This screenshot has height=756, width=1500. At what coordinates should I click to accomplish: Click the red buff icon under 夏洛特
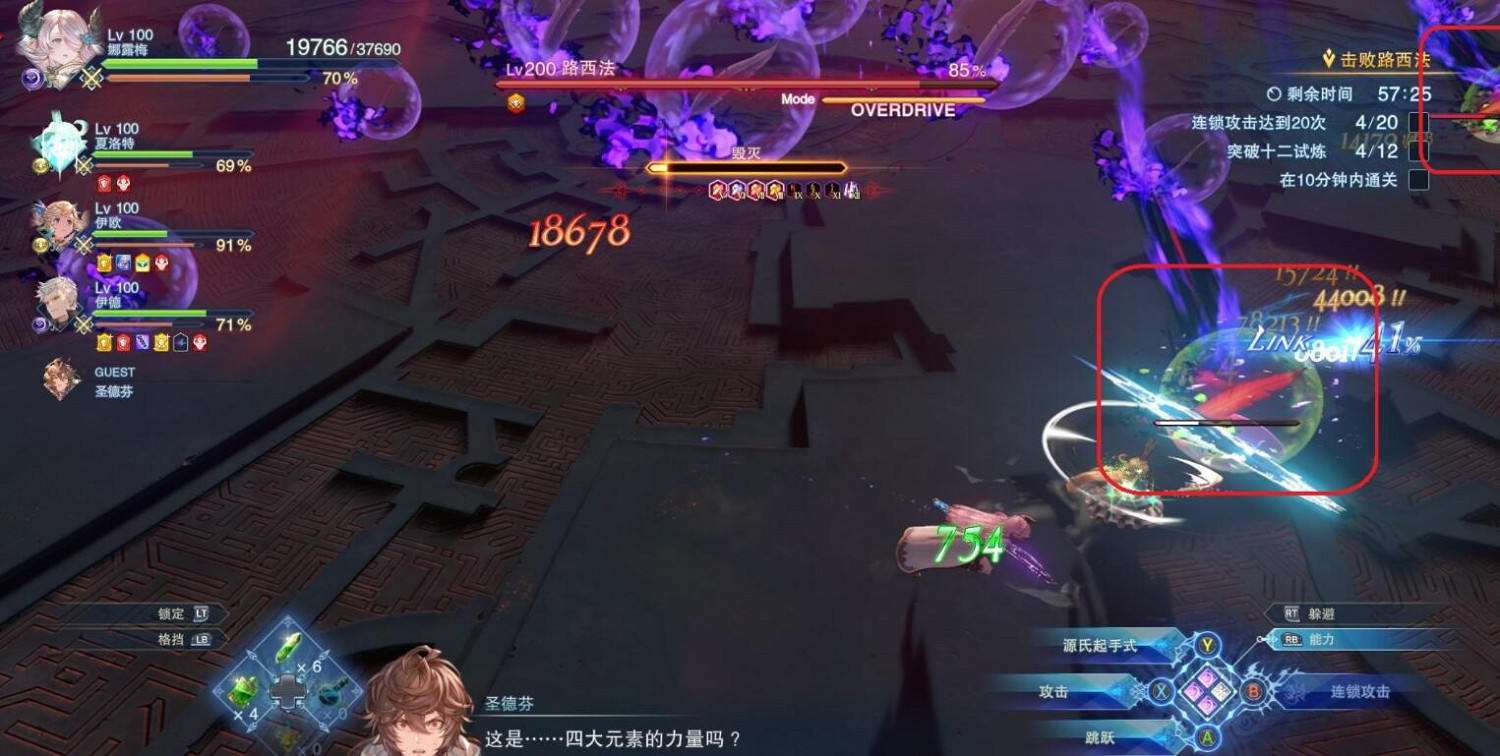point(102,182)
